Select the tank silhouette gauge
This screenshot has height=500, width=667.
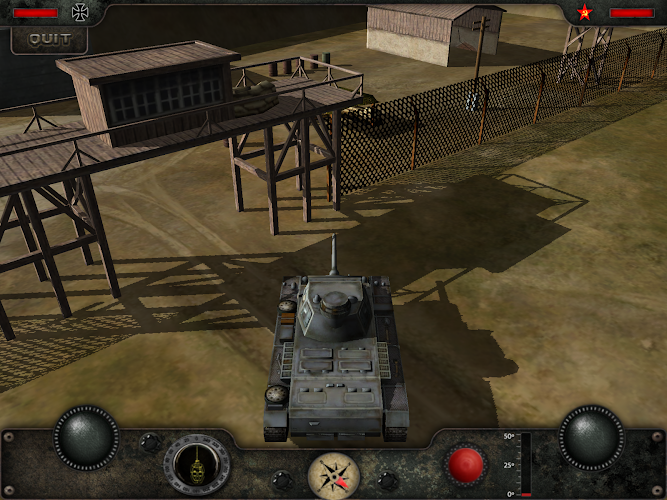point(197,465)
